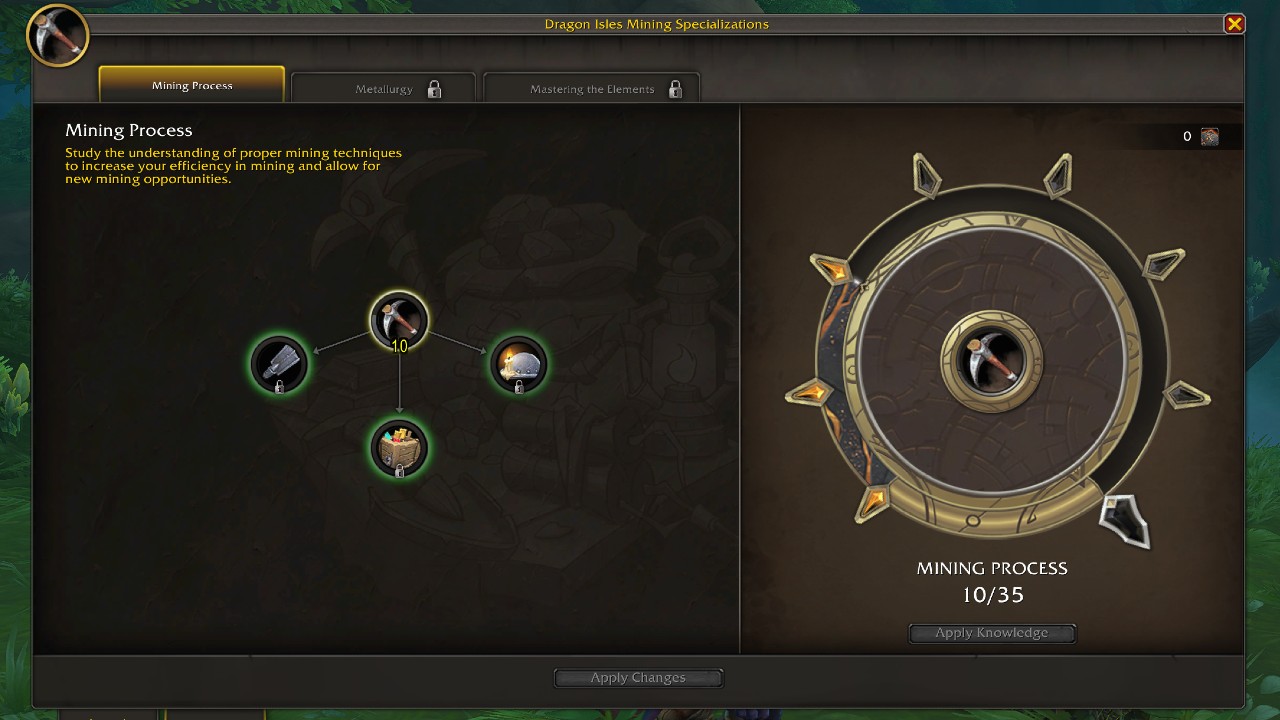The width and height of the screenshot is (1280, 720).
Task: Select the Mining Process tab
Action: click(191, 85)
